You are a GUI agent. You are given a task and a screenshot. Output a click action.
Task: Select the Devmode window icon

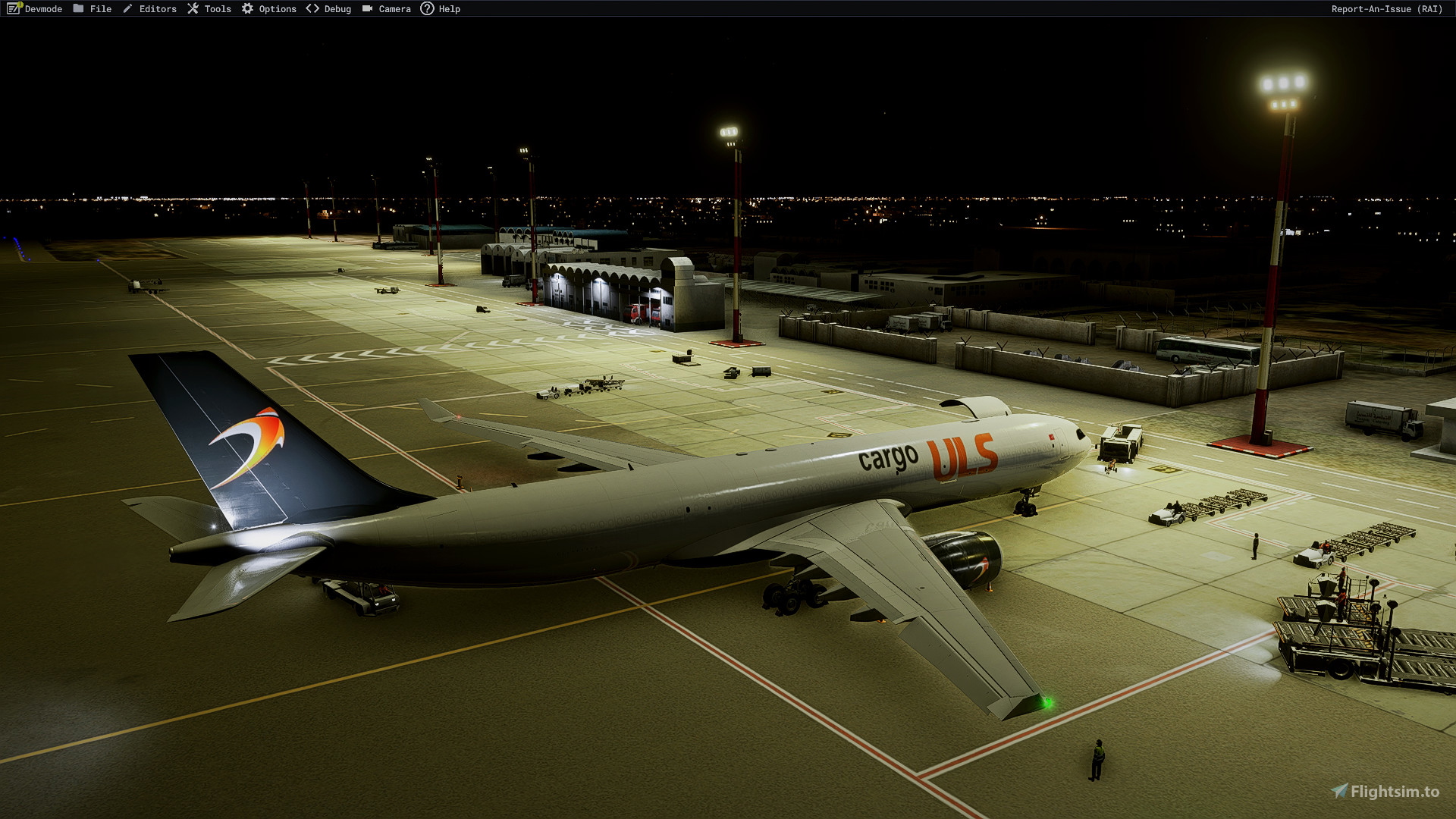tap(12, 8)
